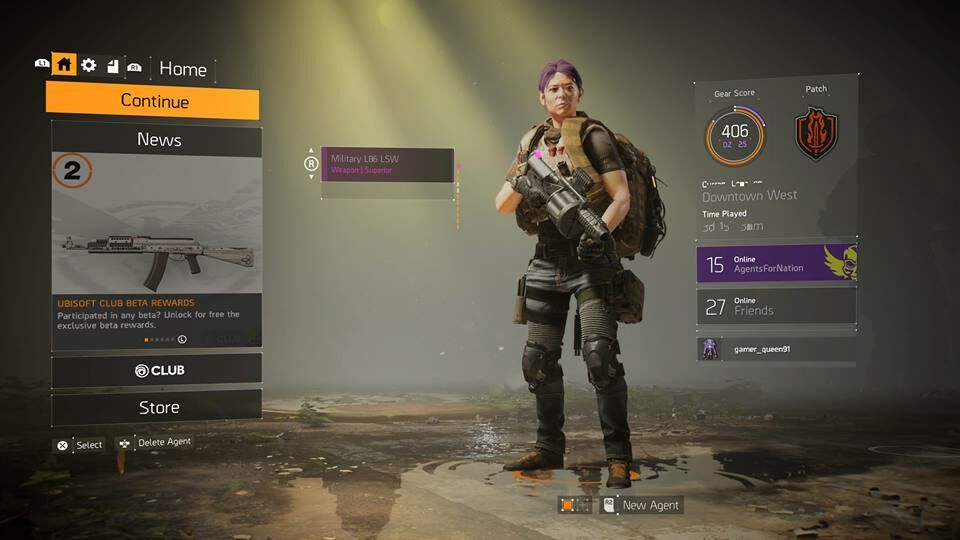This screenshot has height=540, width=960.
Task: Open the AgentsForNation clan online panel
Action: [x=776, y=264]
